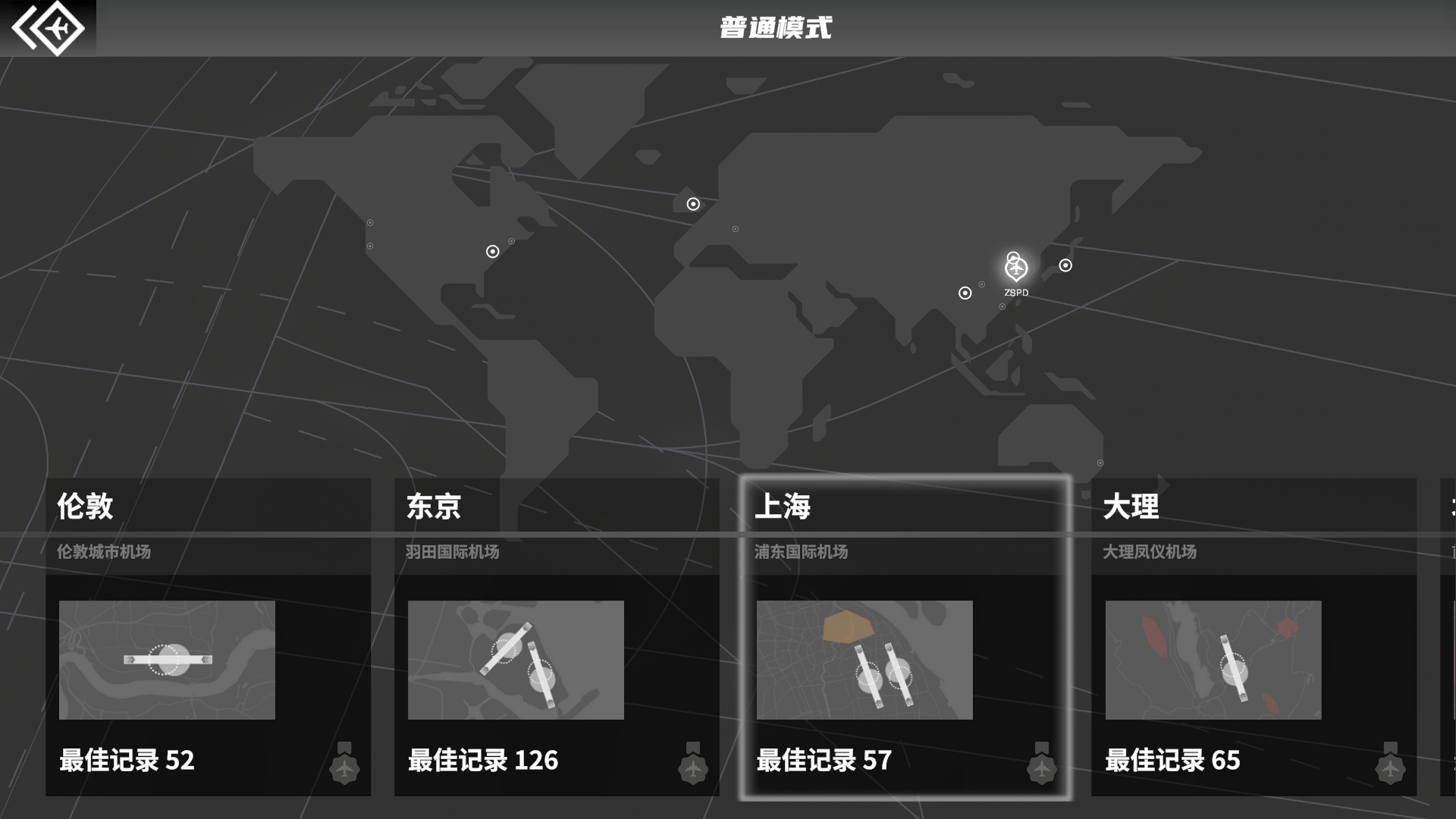The height and width of the screenshot is (819, 1456).
Task: Click the 最佳记录 126 text on the Tokyo card
Action: (x=483, y=761)
